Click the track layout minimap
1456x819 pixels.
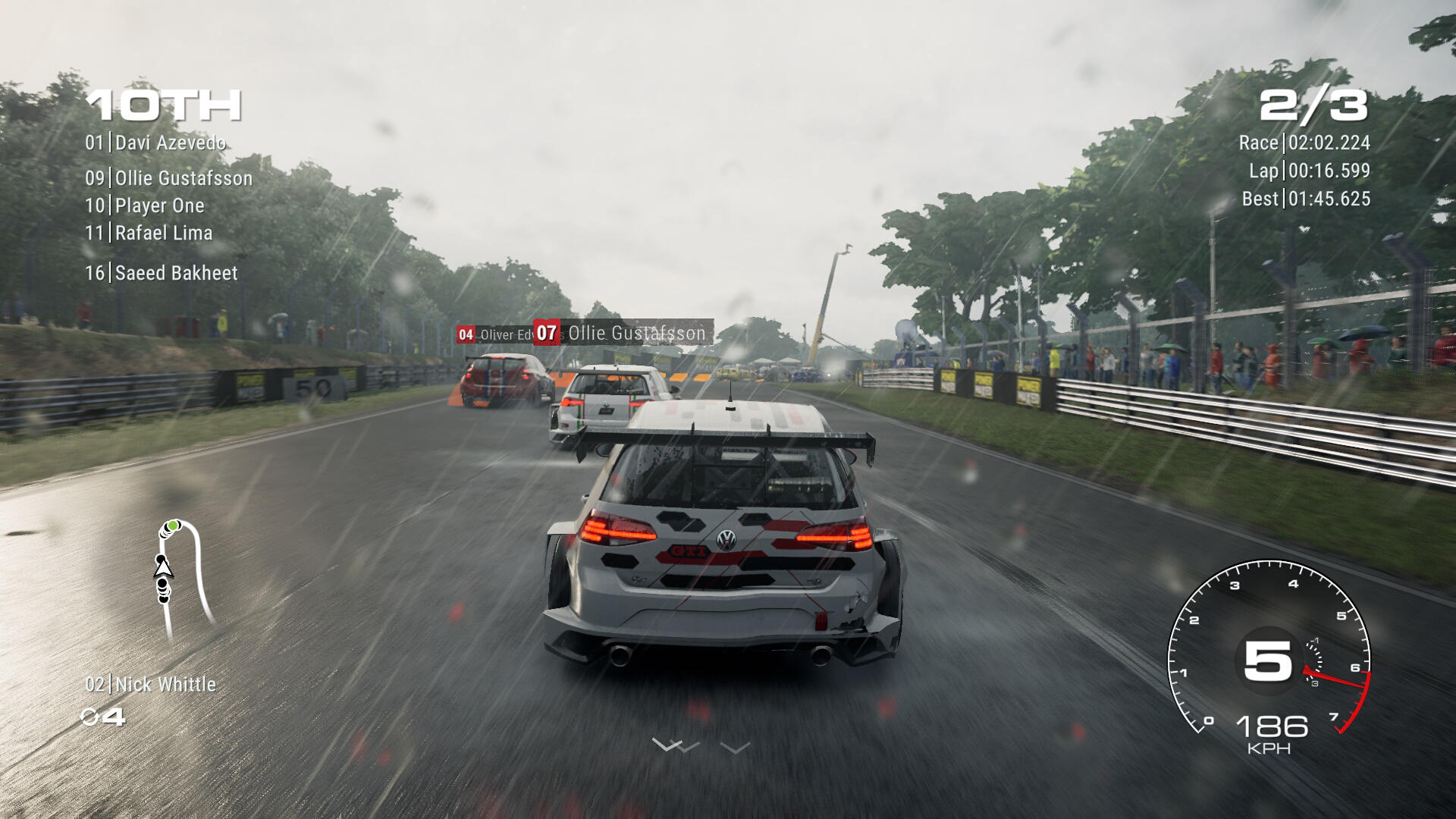182,579
